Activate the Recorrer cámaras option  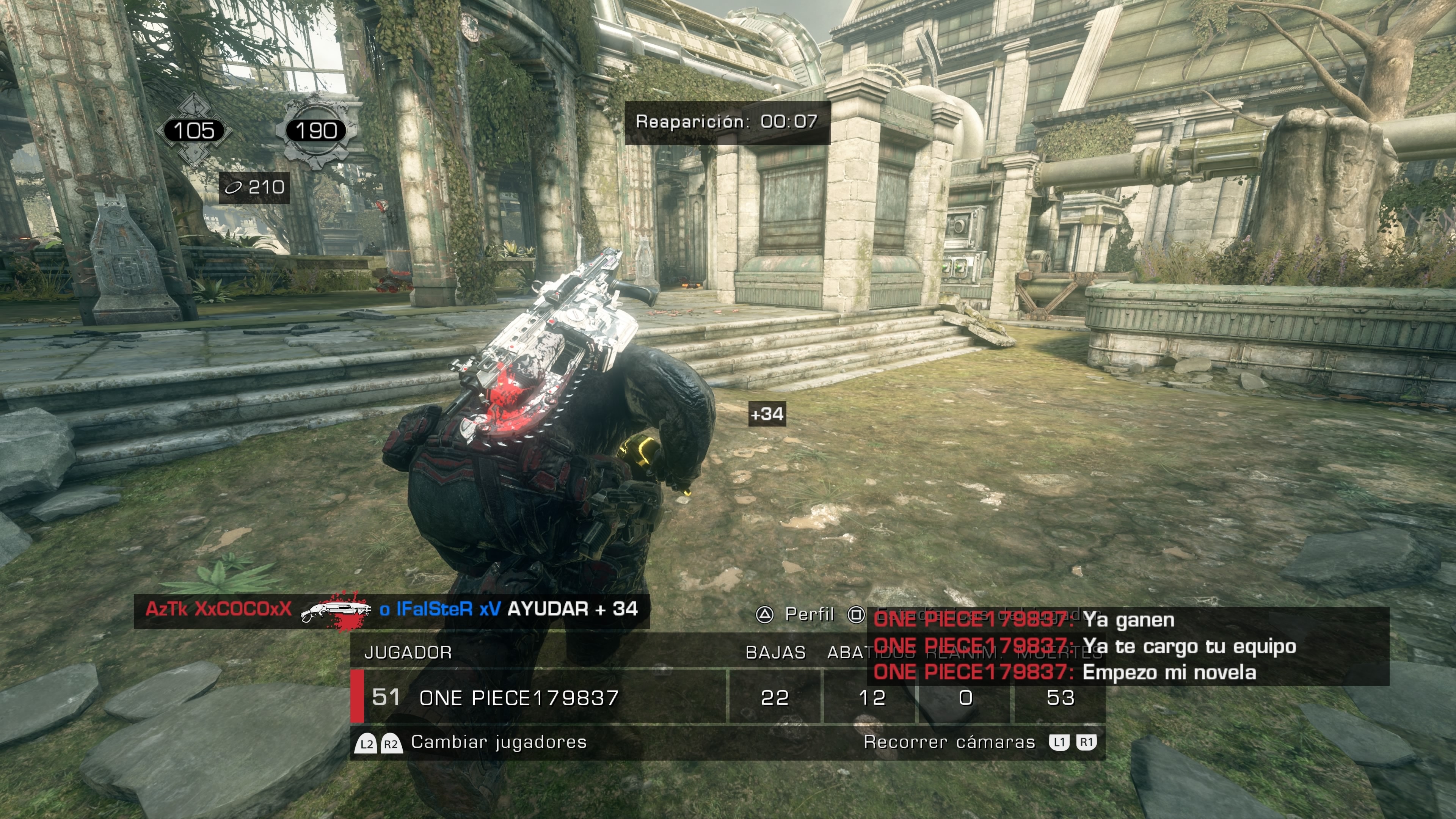949,742
